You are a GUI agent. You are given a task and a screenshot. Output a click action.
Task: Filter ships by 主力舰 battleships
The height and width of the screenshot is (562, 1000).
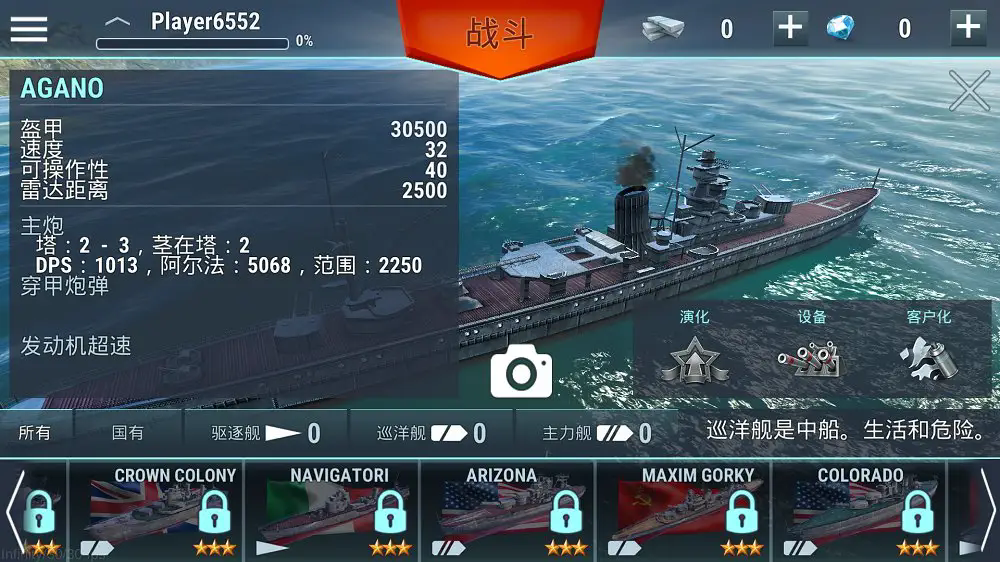(596, 433)
